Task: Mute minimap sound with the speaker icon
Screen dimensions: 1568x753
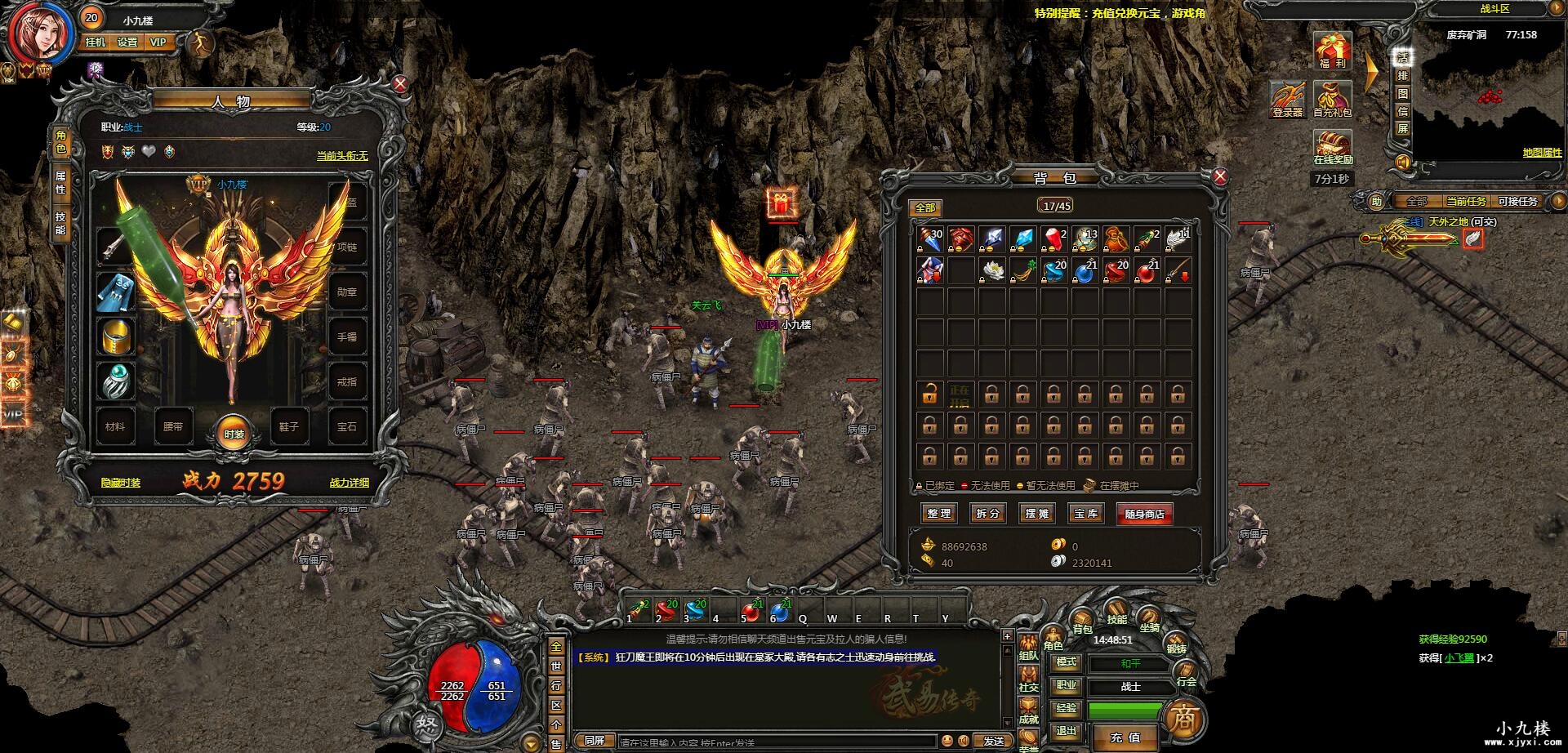Action: (1403, 163)
